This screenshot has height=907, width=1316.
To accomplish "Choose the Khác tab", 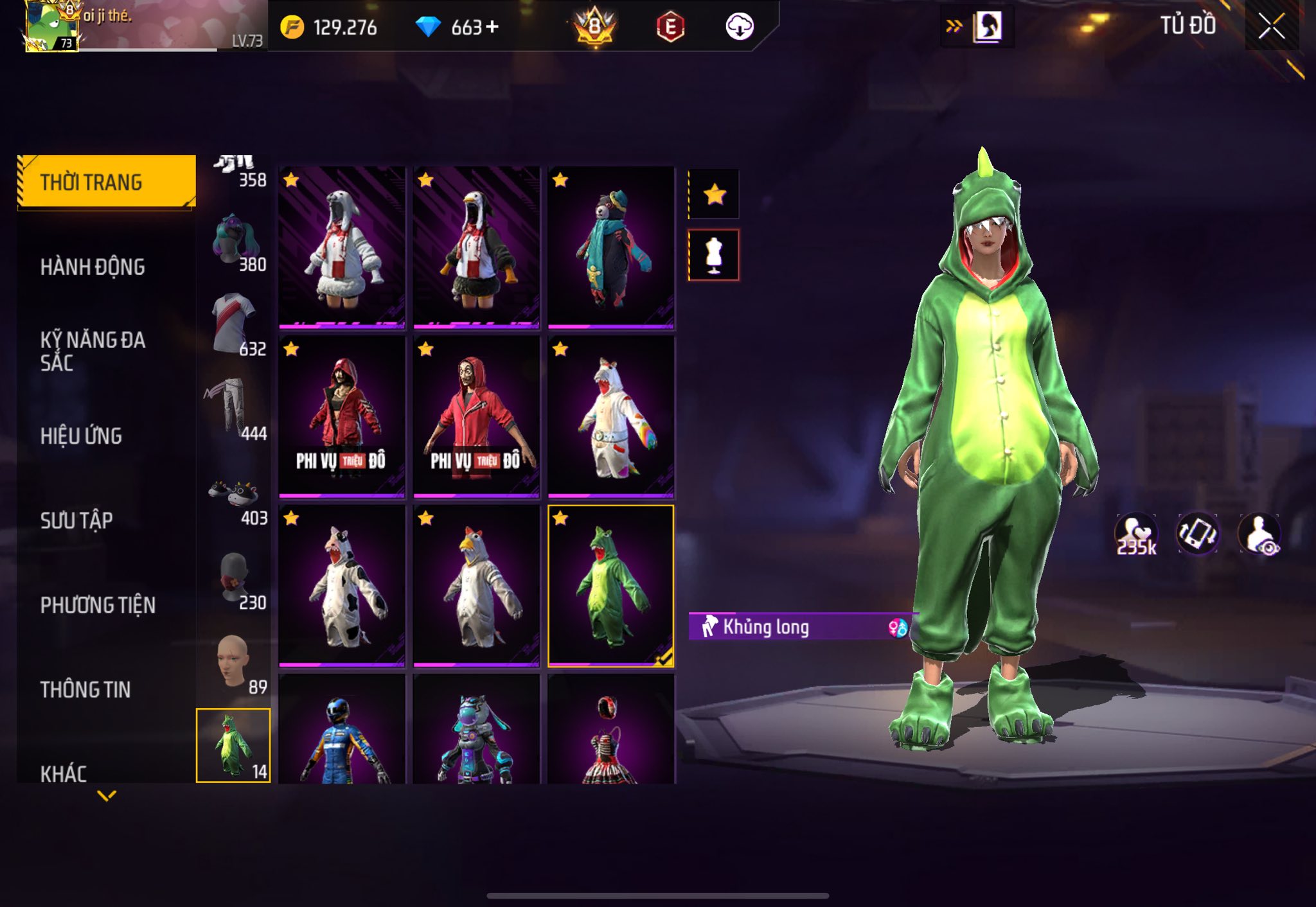I will [64, 773].
